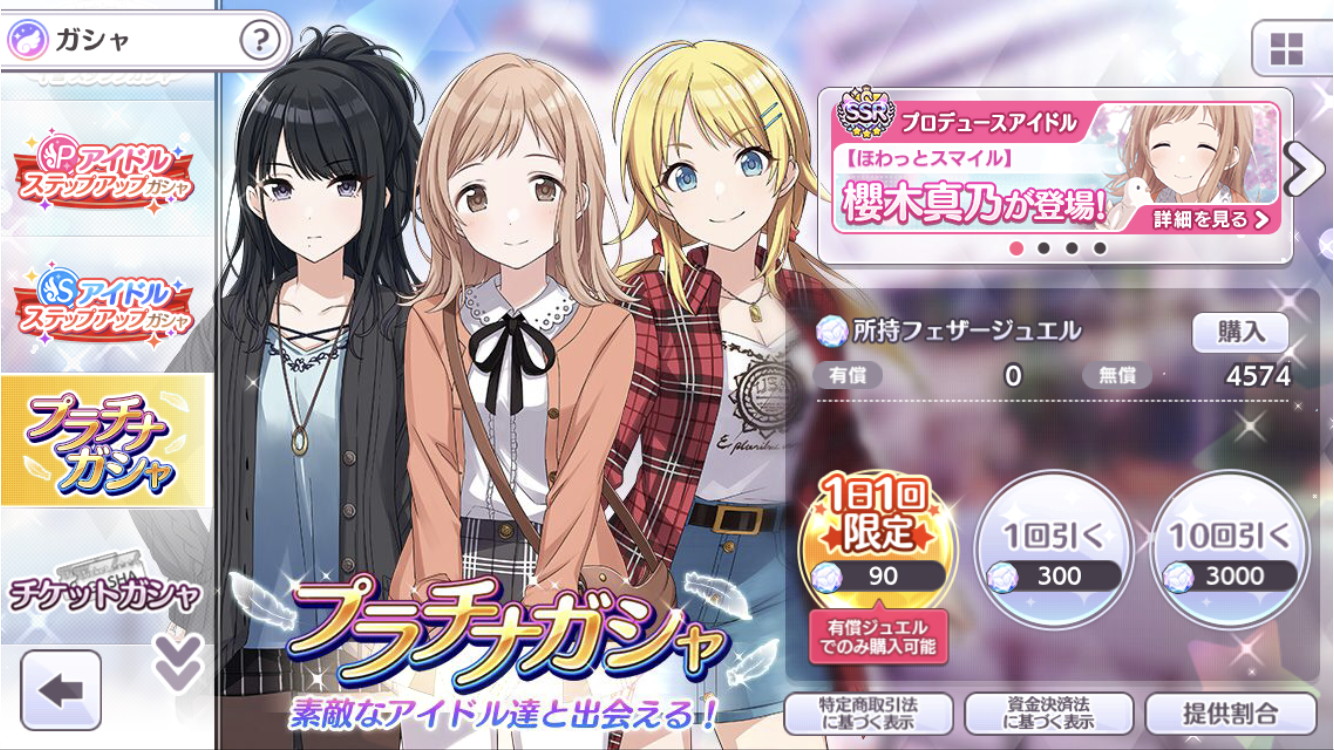Jump to the second banner page dot
This screenshot has width=1334, height=750.
pos(1044,248)
